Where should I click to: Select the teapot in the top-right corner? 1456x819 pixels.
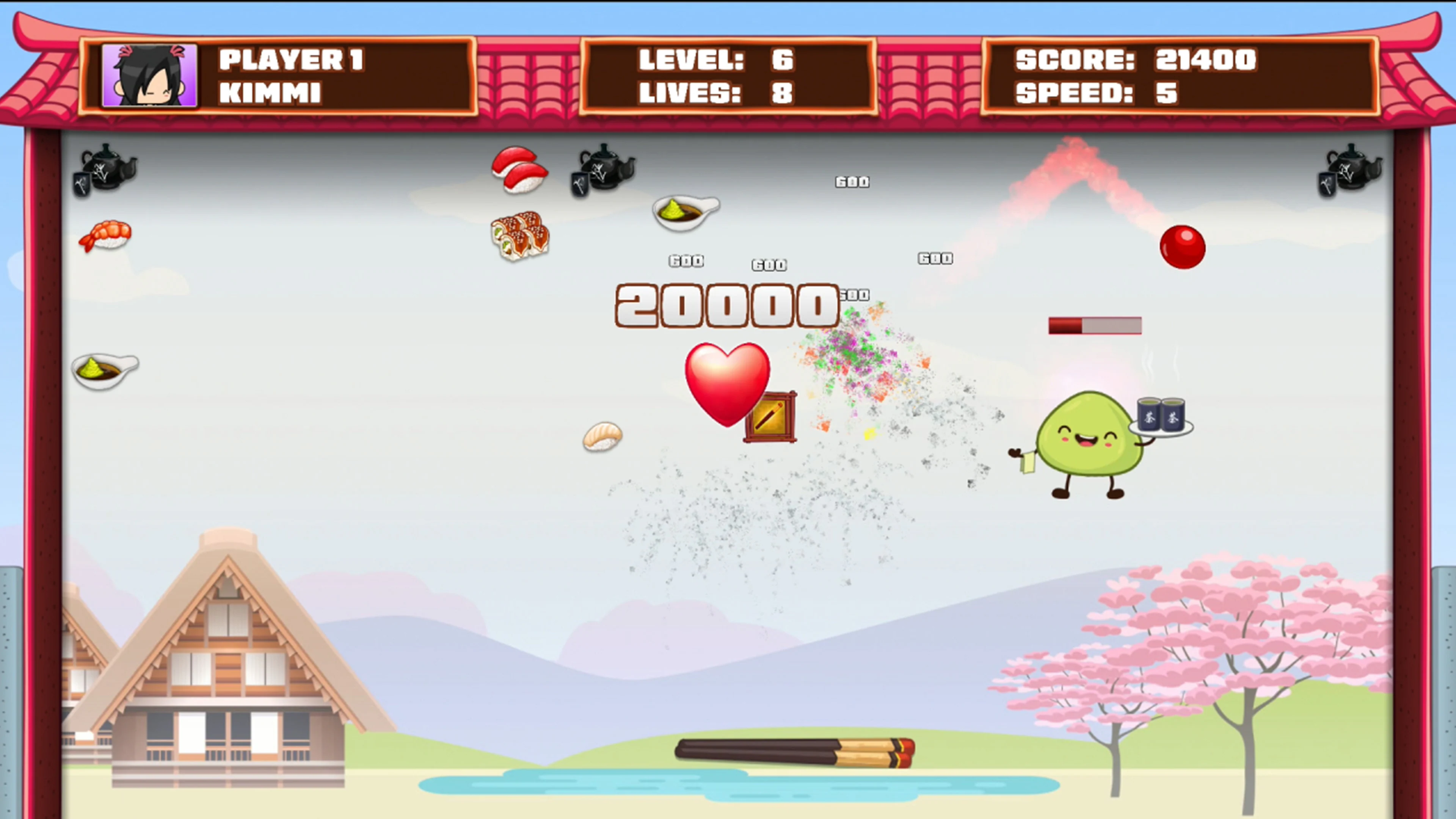tap(1351, 169)
